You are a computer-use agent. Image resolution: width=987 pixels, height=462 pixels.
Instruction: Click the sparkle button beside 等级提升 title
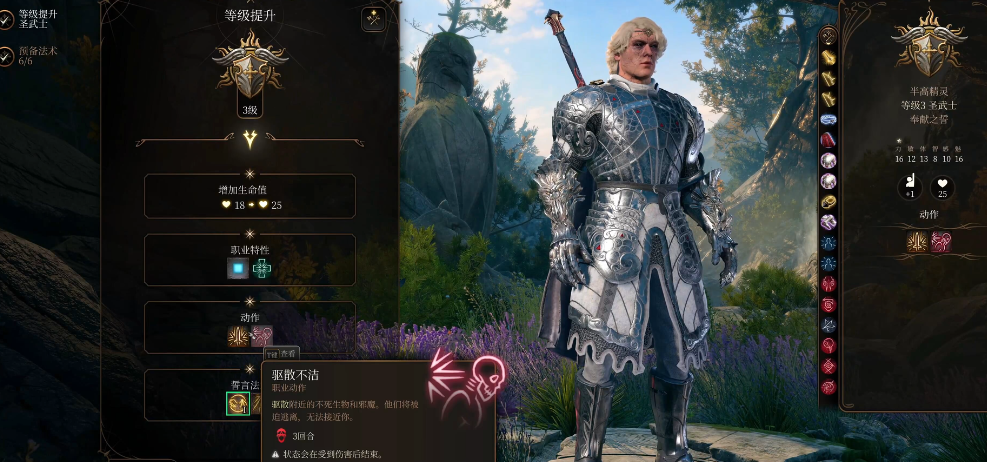[x=374, y=18]
